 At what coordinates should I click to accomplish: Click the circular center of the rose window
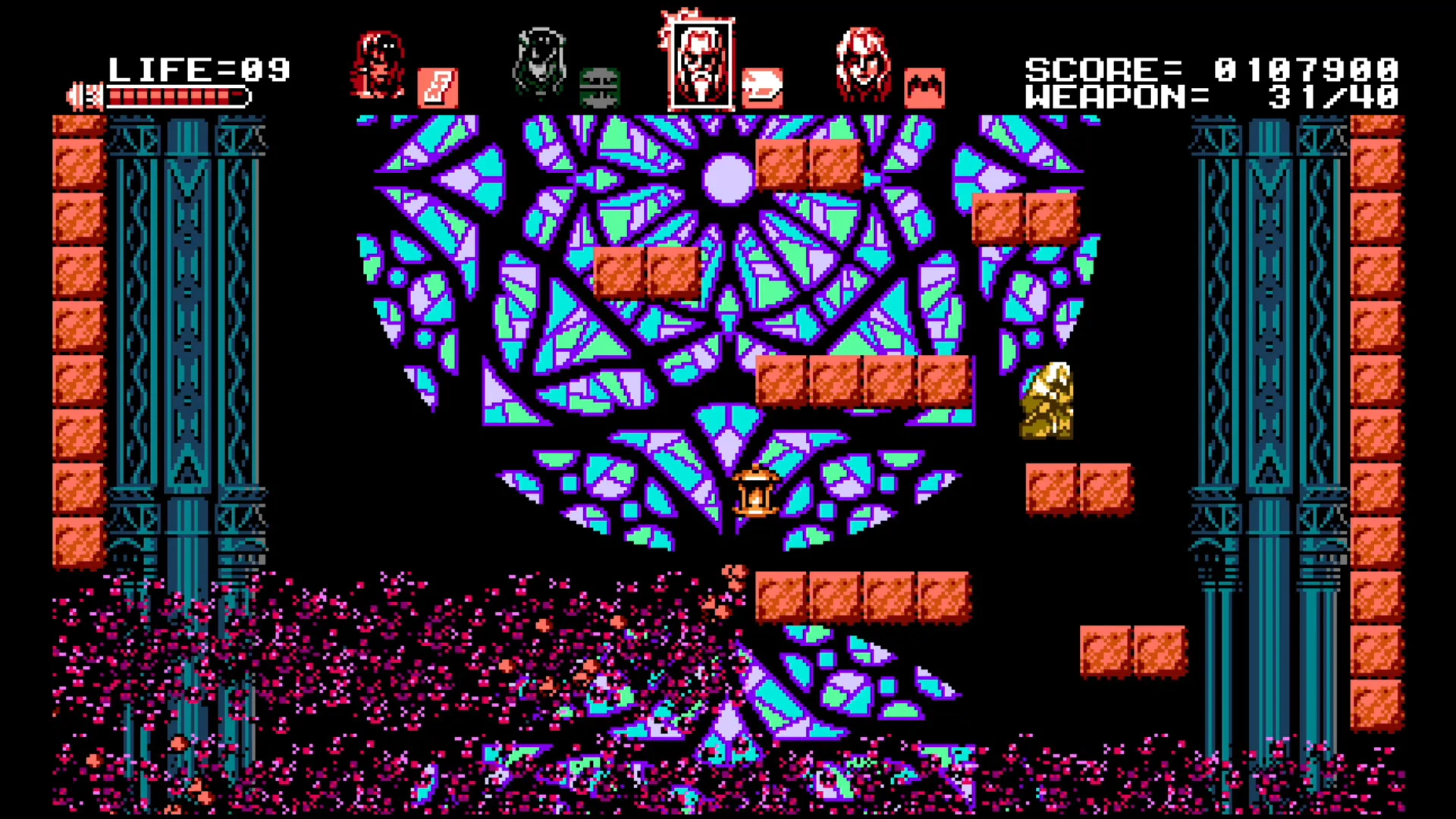(x=726, y=178)
